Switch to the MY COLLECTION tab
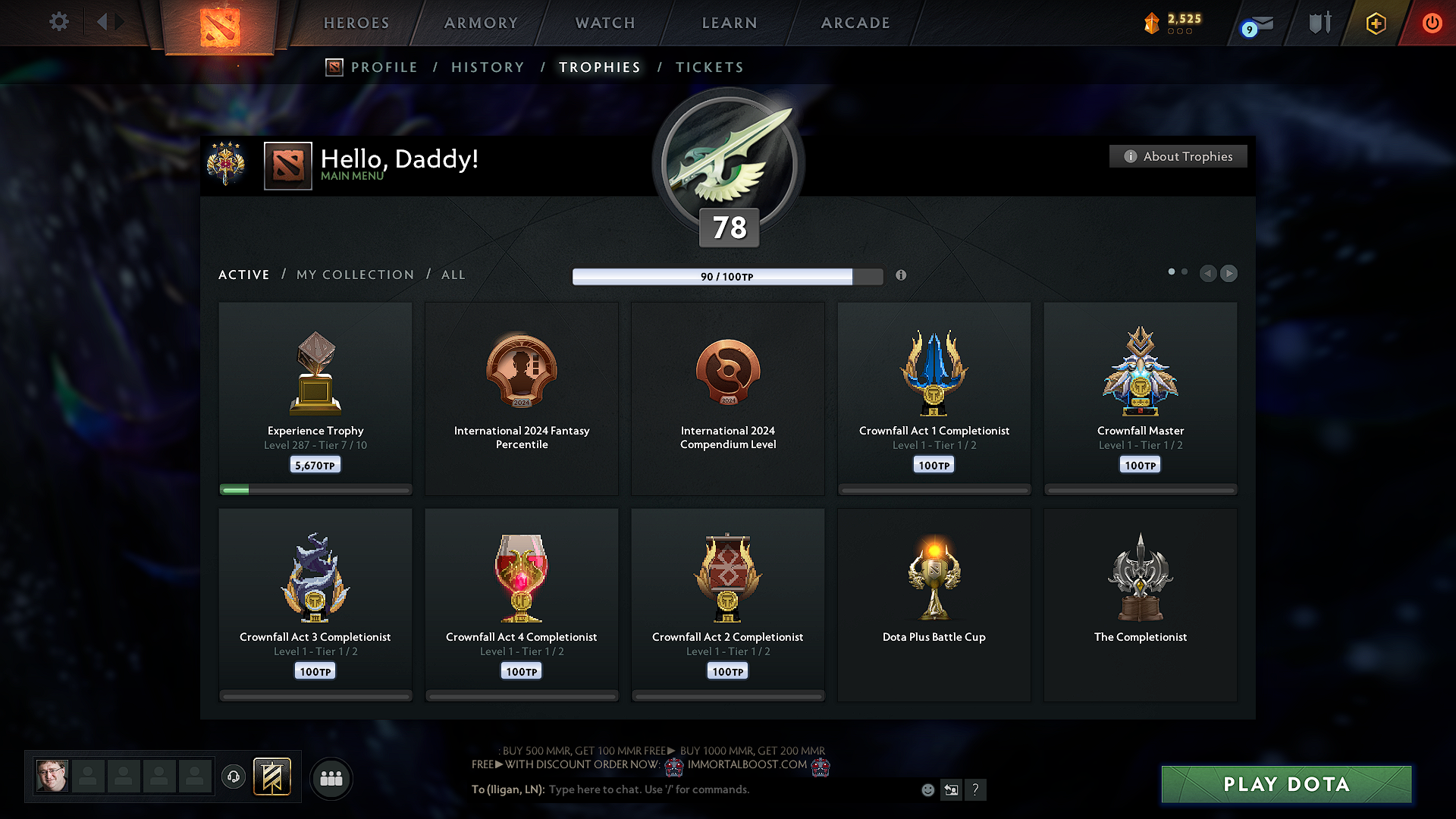This screenshot has width=1456, height=819. point(354,275)
